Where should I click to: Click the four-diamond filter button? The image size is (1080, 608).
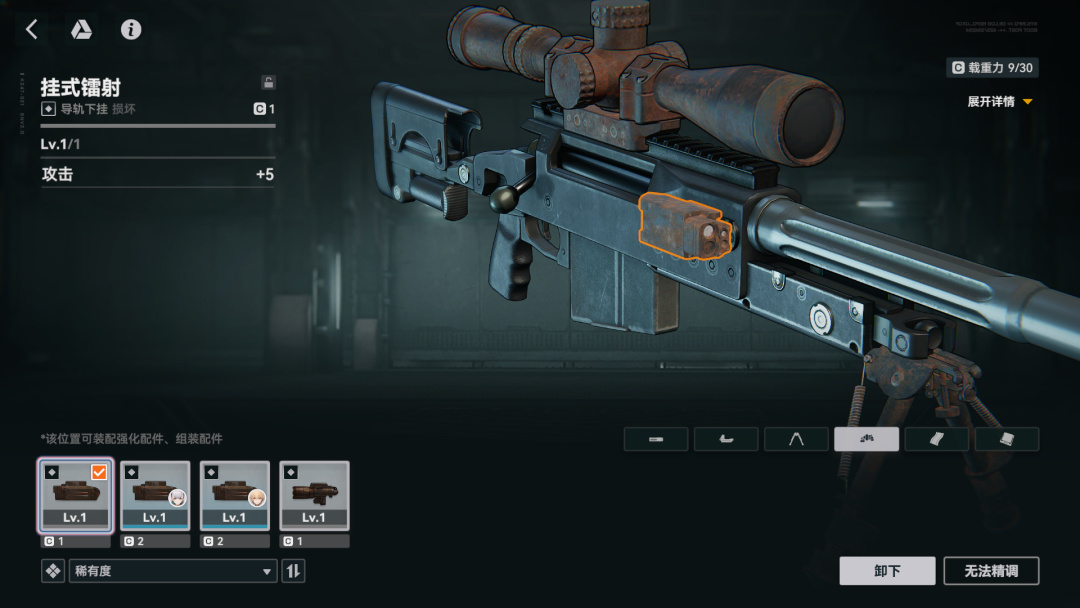[52, 571]
